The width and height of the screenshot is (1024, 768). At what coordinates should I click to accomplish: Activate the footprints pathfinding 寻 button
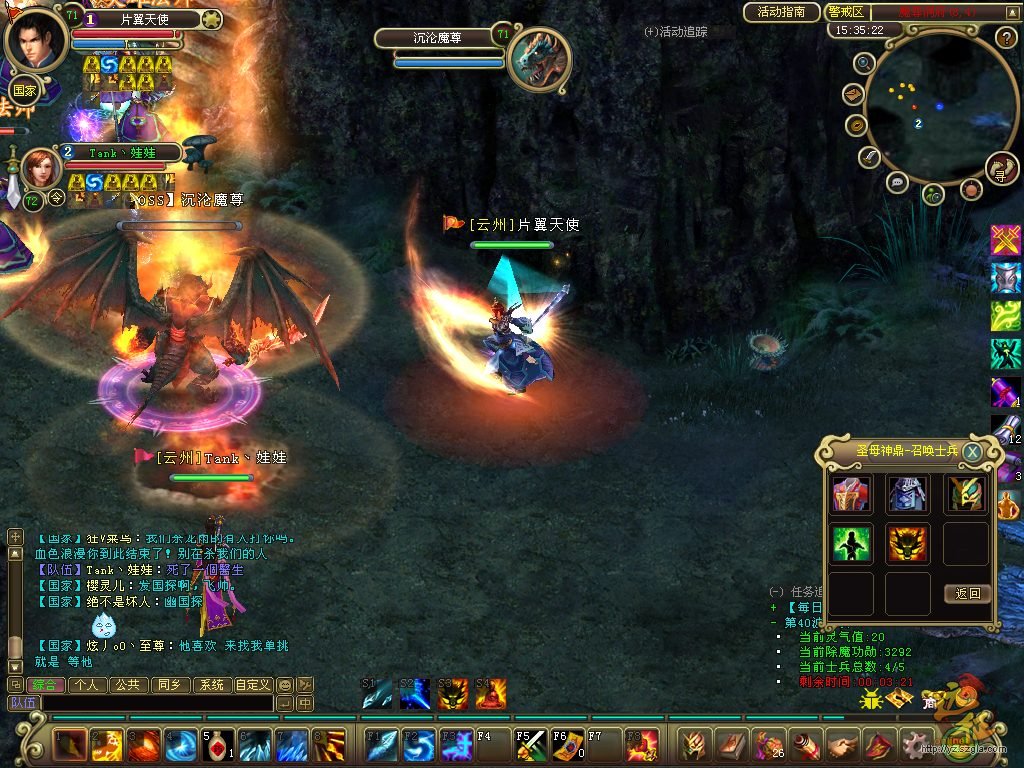(x=1001, y=169)
